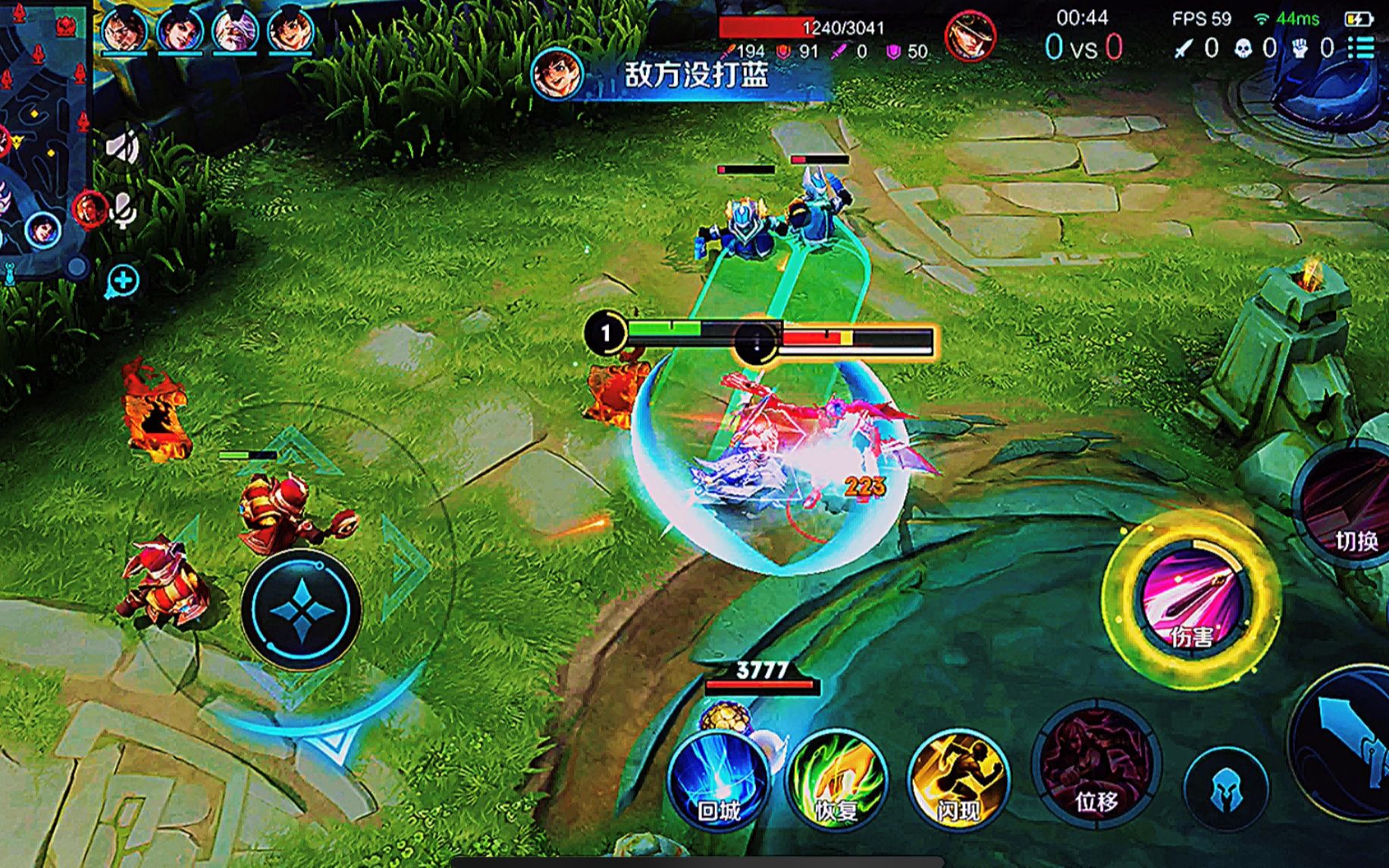Hit the sword basic attack button
1389x868 pixels.
tap(1350, 743)
